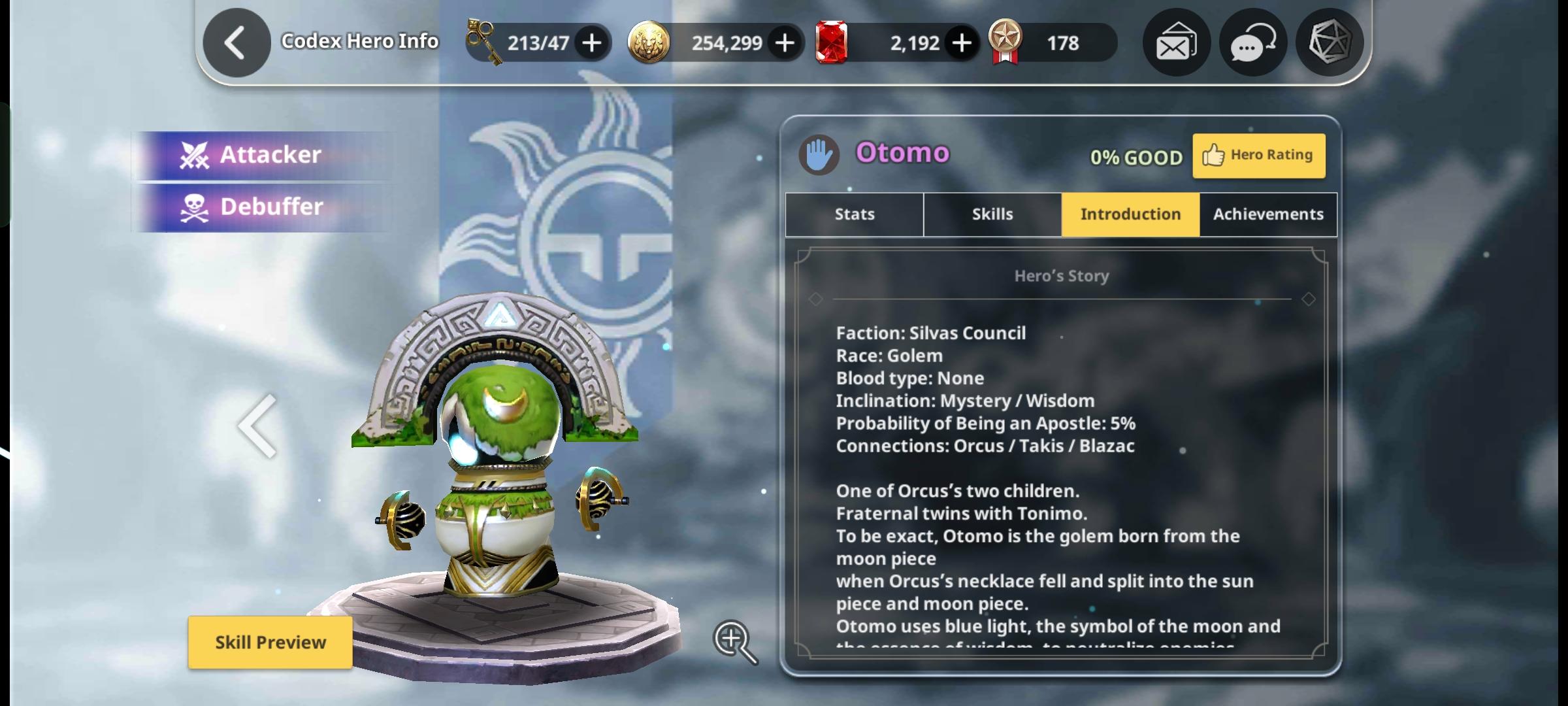1568x706 pixels.
Task: Open the Achievements tab
Action: coord(1267,214)
